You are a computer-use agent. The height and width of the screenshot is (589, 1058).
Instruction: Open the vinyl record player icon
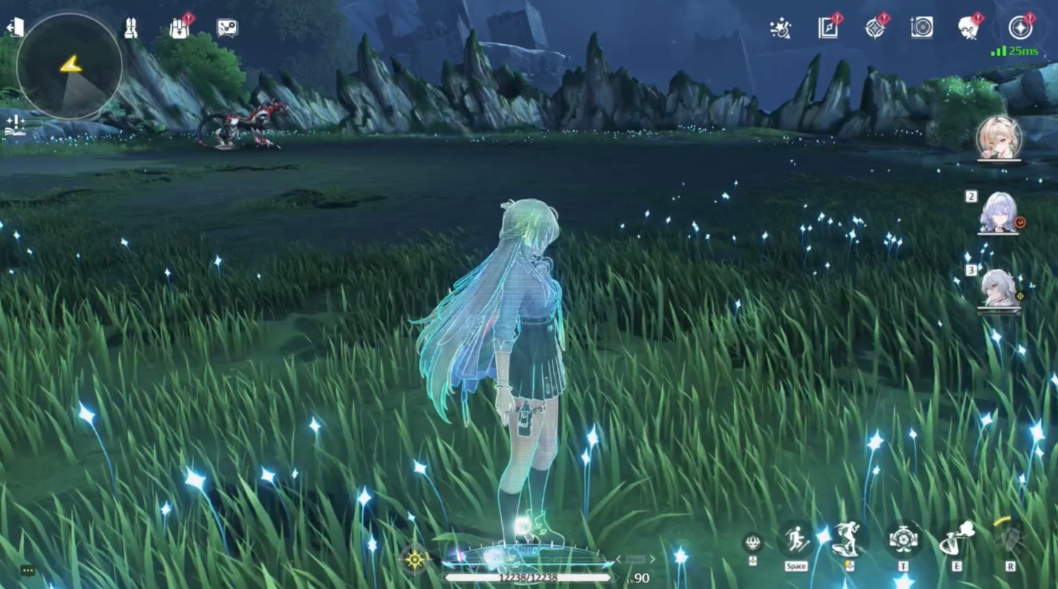(922, 27)
